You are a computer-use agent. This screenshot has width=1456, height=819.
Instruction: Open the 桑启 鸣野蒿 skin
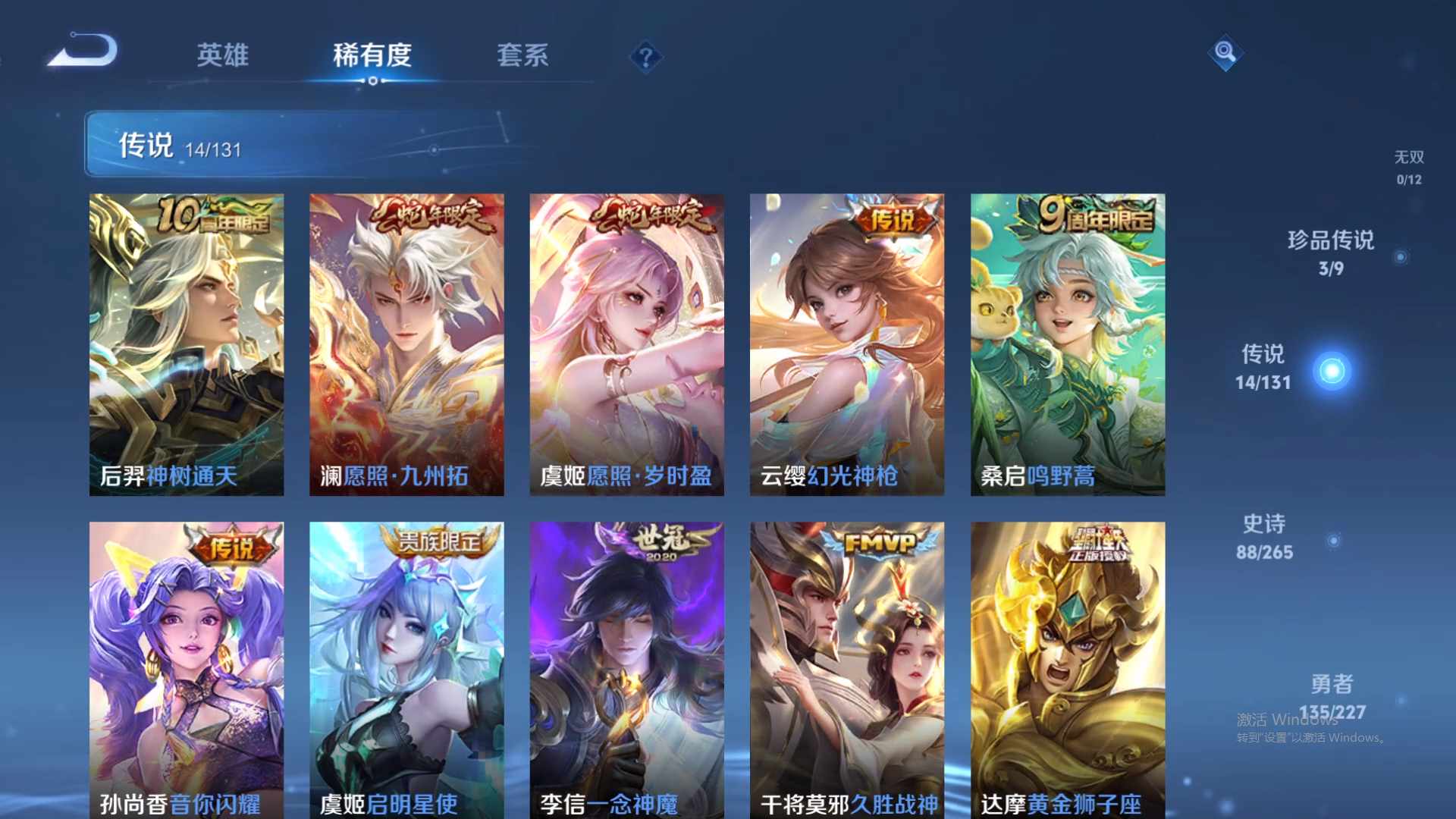[1067, 341]
